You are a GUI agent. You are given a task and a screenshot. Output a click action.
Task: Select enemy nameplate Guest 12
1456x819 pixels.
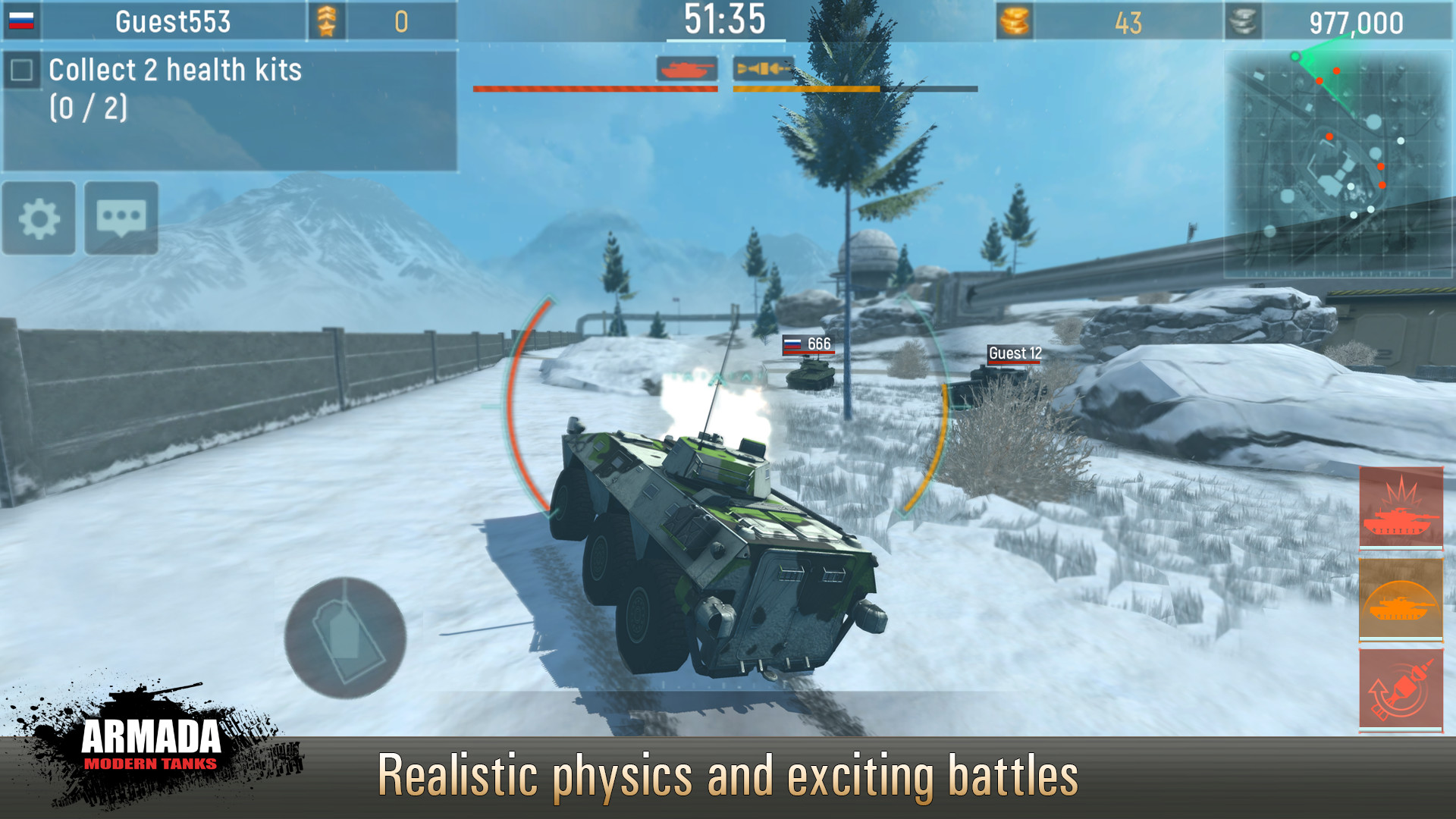(1015, 352)
